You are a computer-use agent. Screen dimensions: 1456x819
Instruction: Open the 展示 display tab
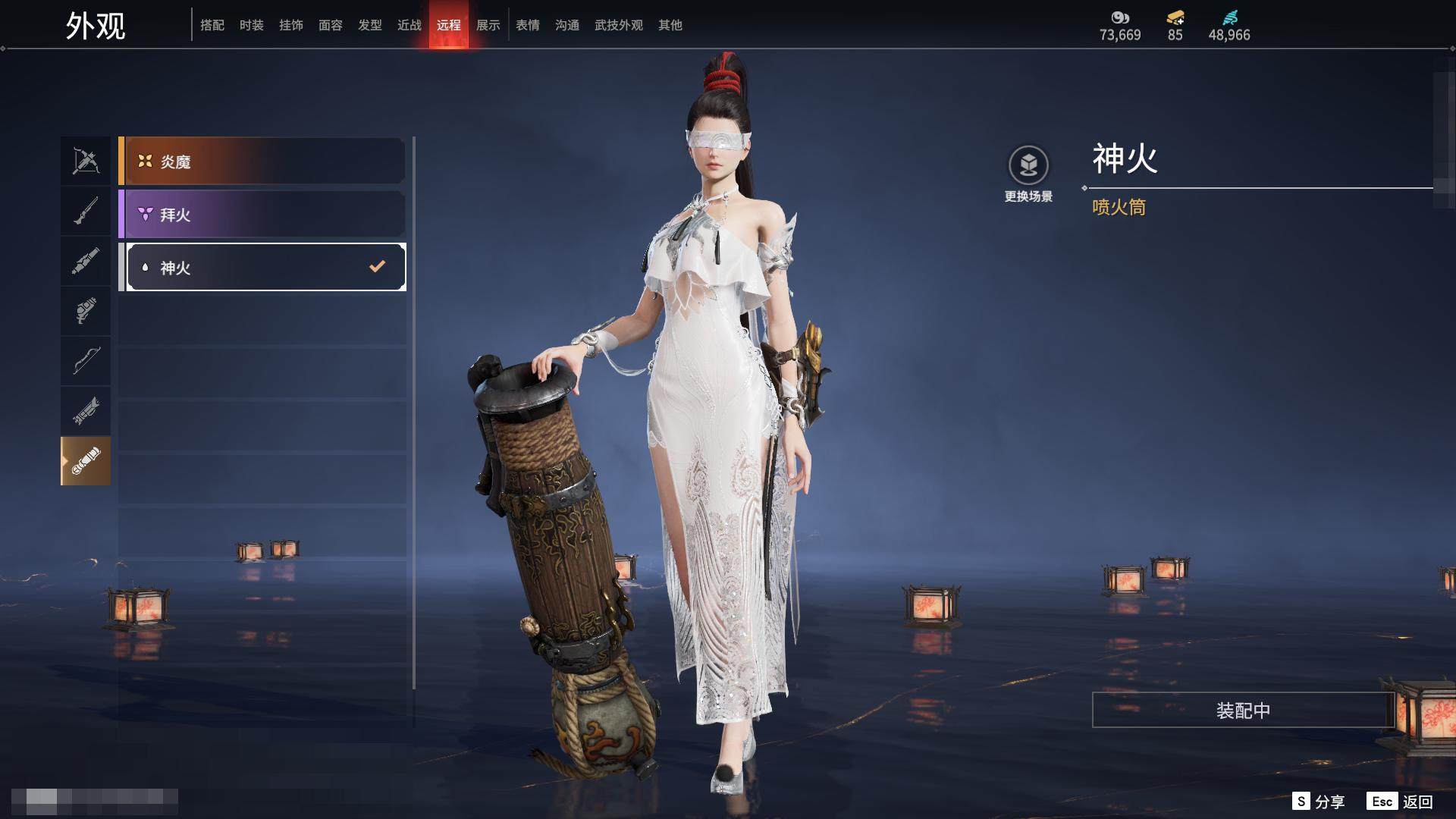pos(488,25)
